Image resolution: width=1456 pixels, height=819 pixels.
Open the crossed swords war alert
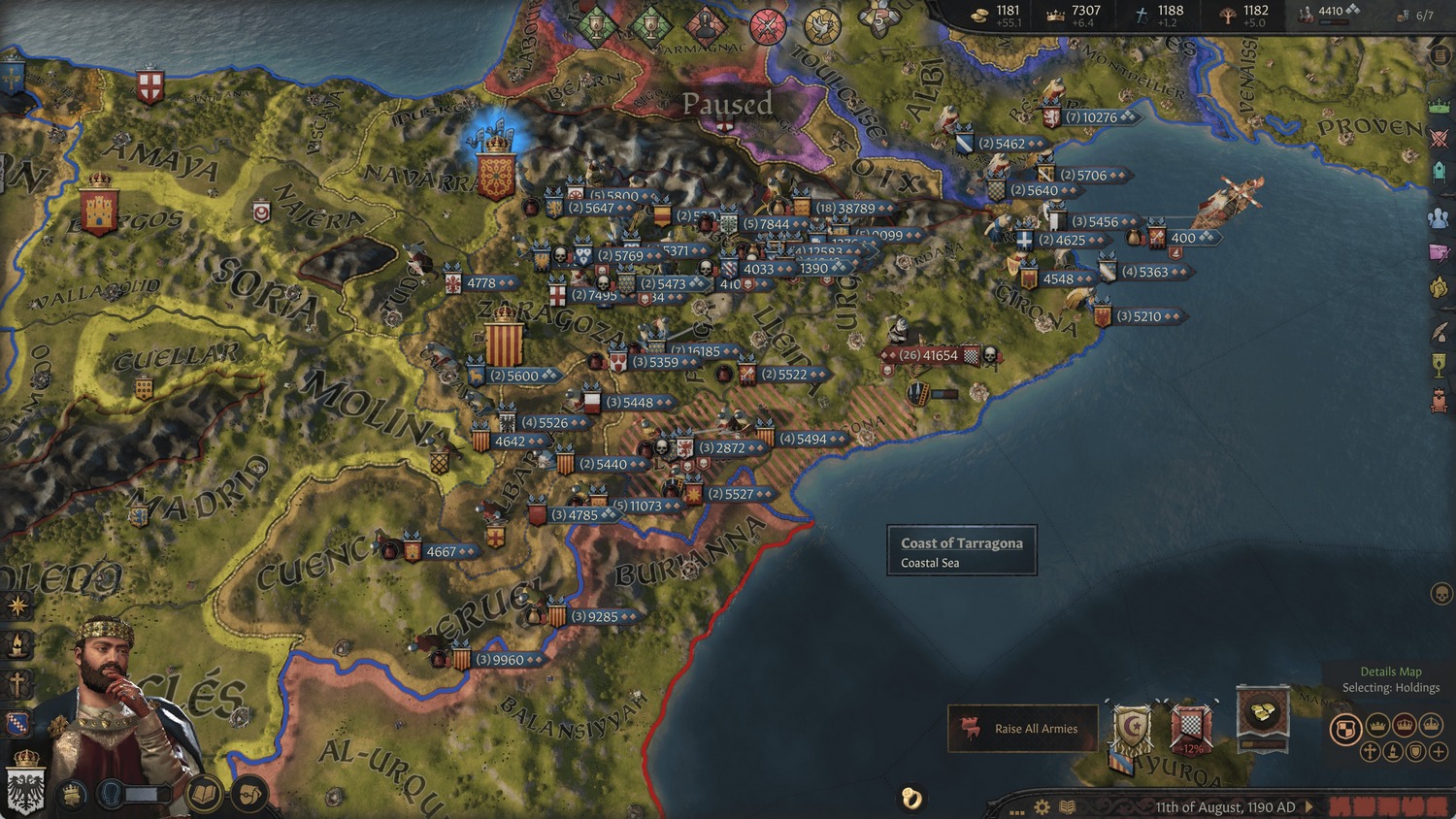pos(767,25)
